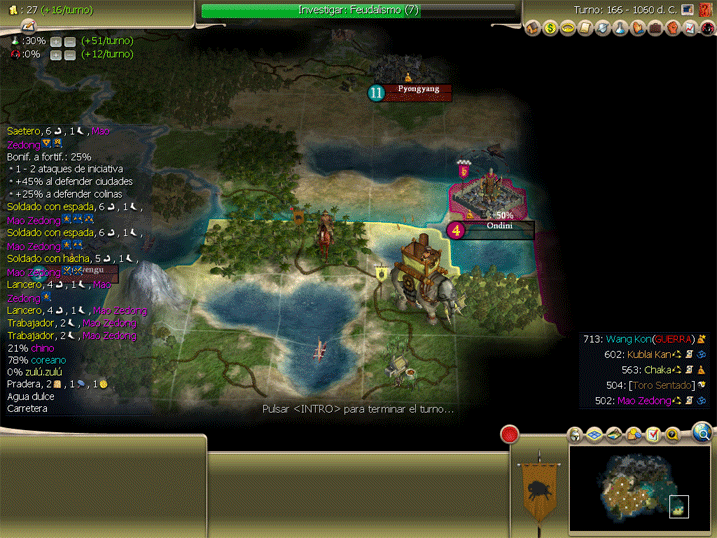Select the Ondini city name banner
The image size is (717, 538).
click(x=500, y=228)
